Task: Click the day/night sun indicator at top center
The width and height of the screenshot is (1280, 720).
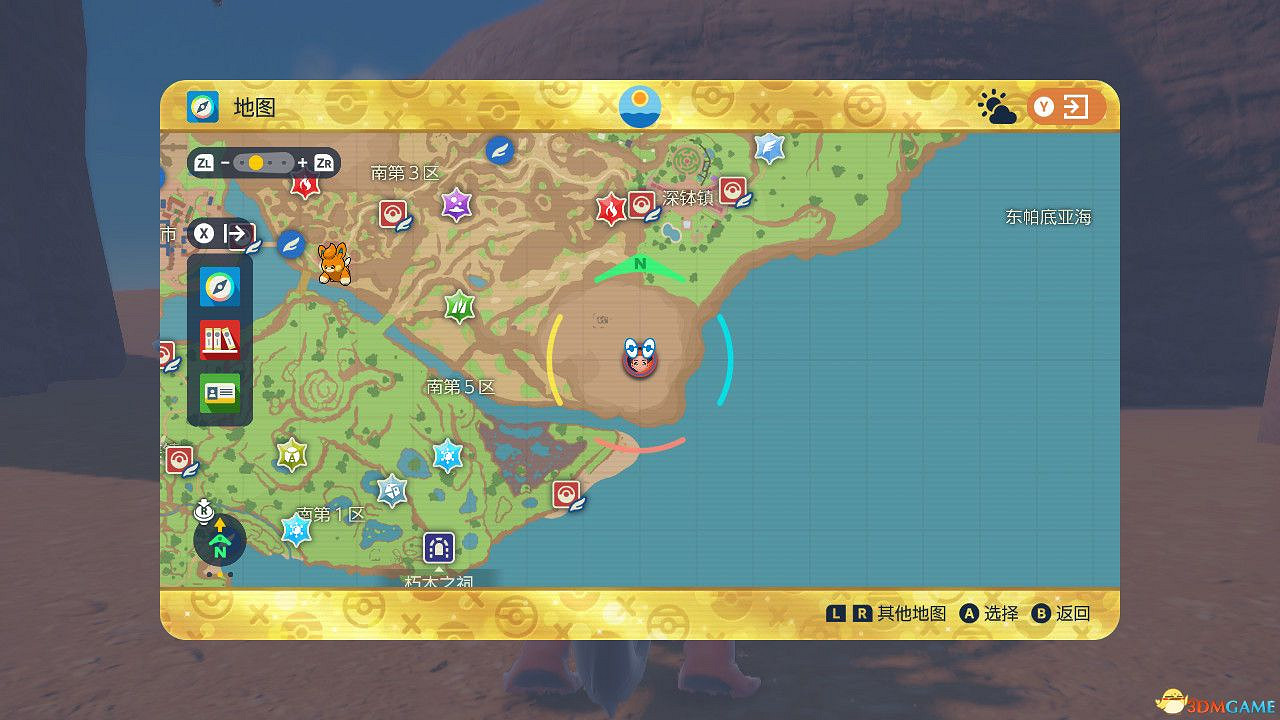Action: coord(638,104)
